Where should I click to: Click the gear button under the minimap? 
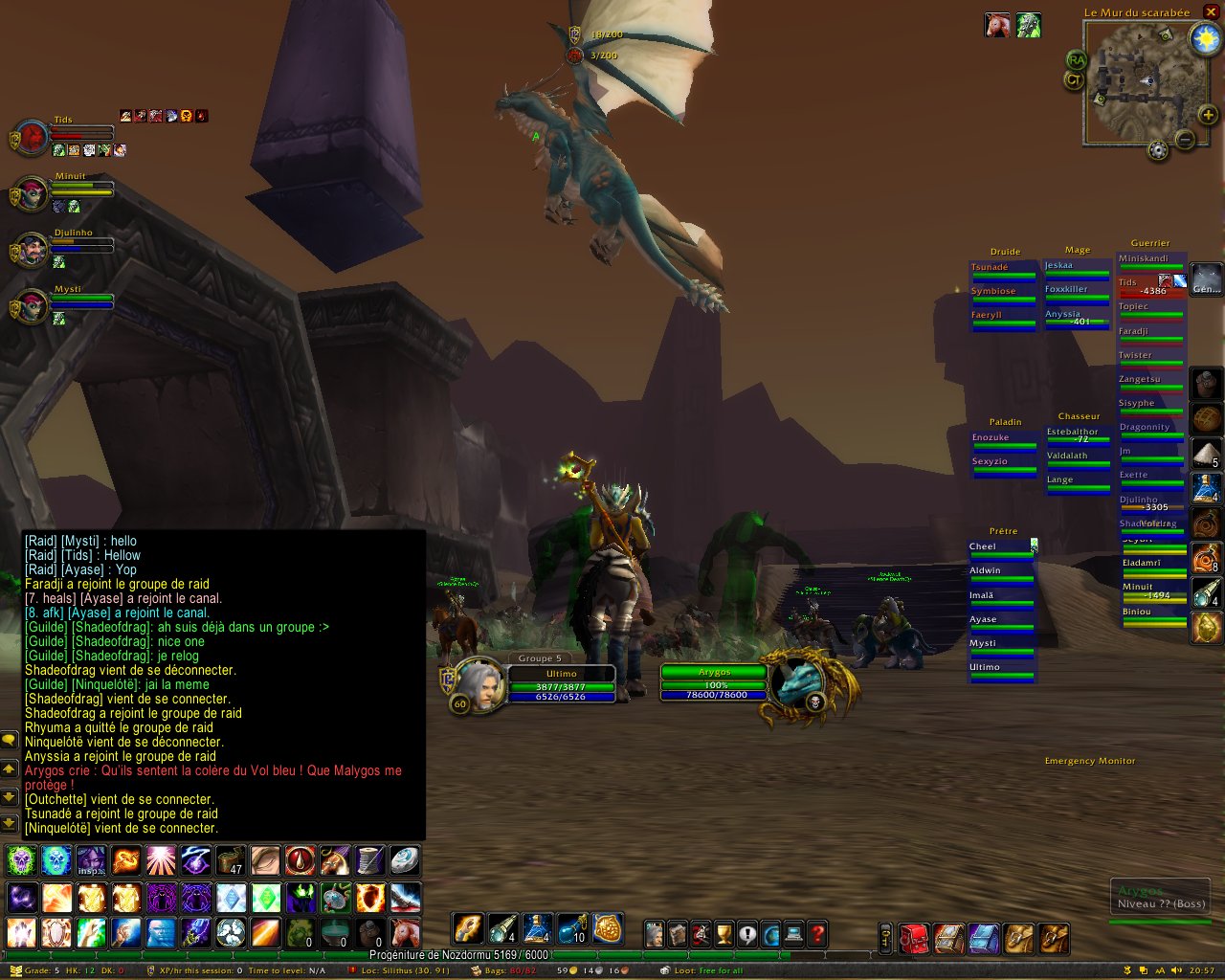tap(1158, 150)
